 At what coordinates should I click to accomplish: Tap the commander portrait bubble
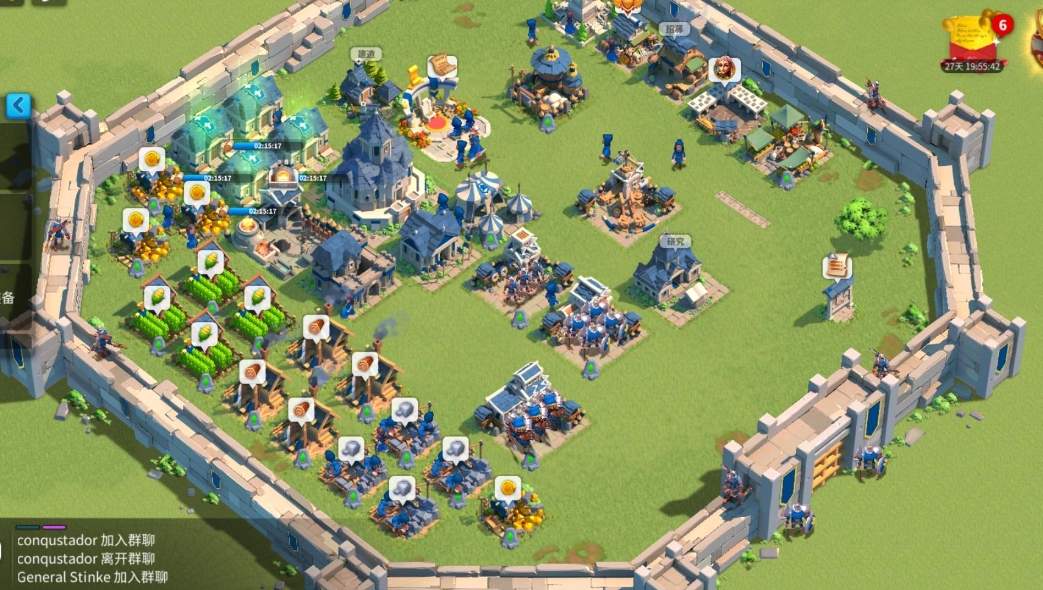(x=722, y=69)
